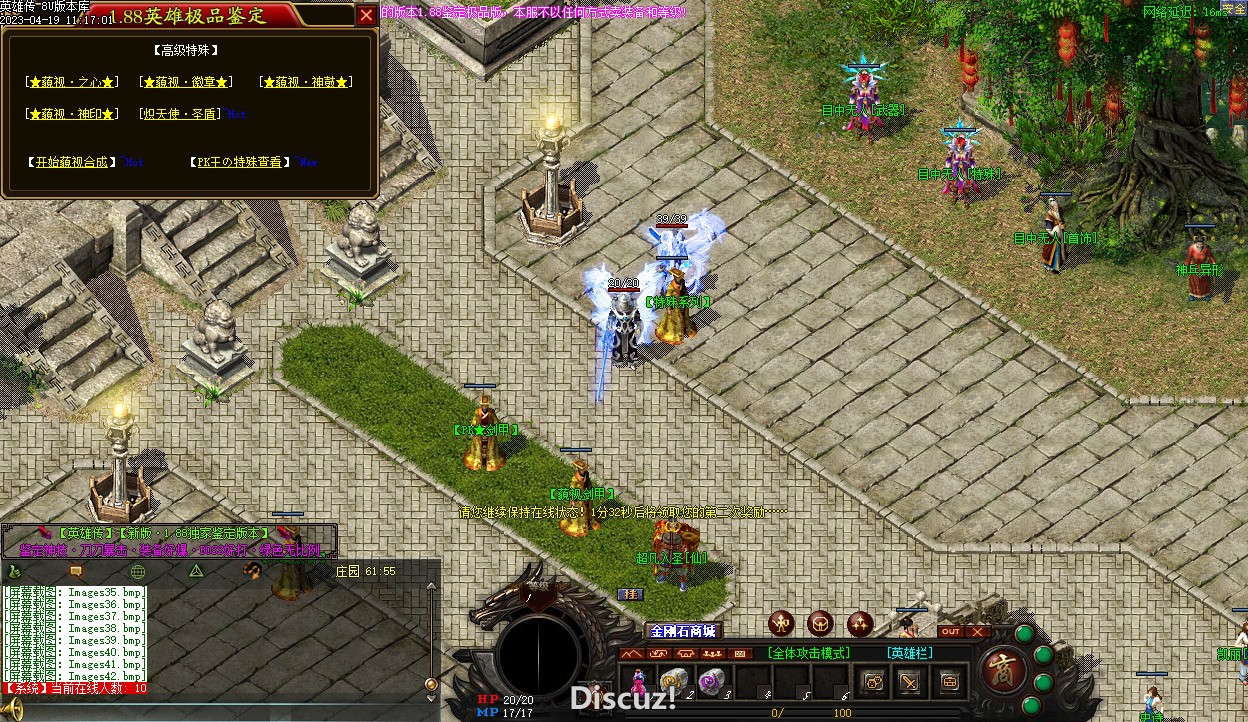Close the 英雄极品鉴定 dialog window
1248x722 pixels.
(x=367, y=15)
